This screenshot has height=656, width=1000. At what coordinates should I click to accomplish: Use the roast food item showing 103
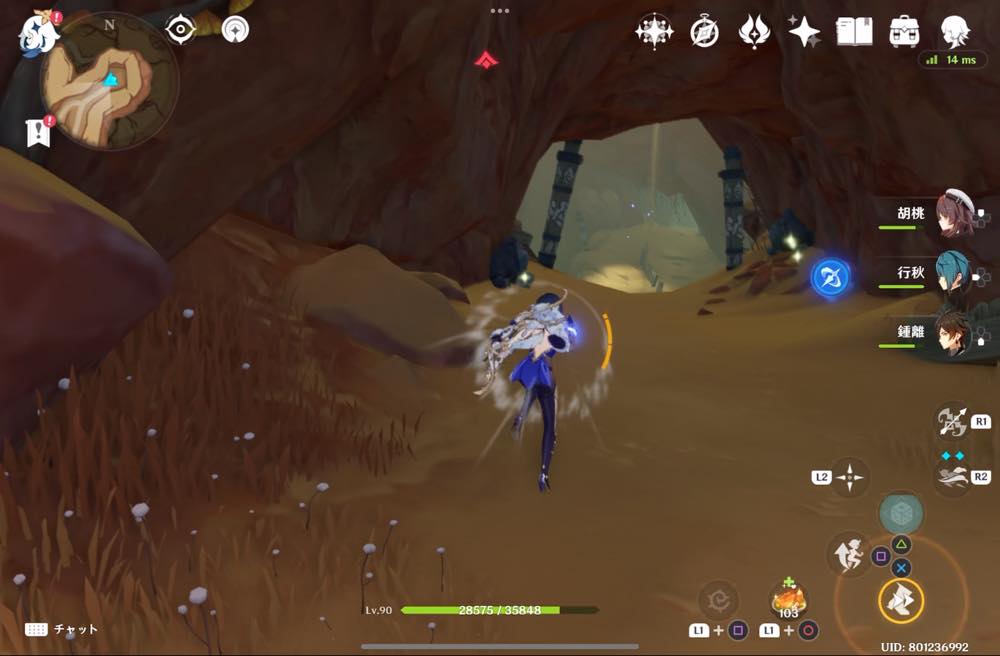pyautogui.click(x=789, y=601)
